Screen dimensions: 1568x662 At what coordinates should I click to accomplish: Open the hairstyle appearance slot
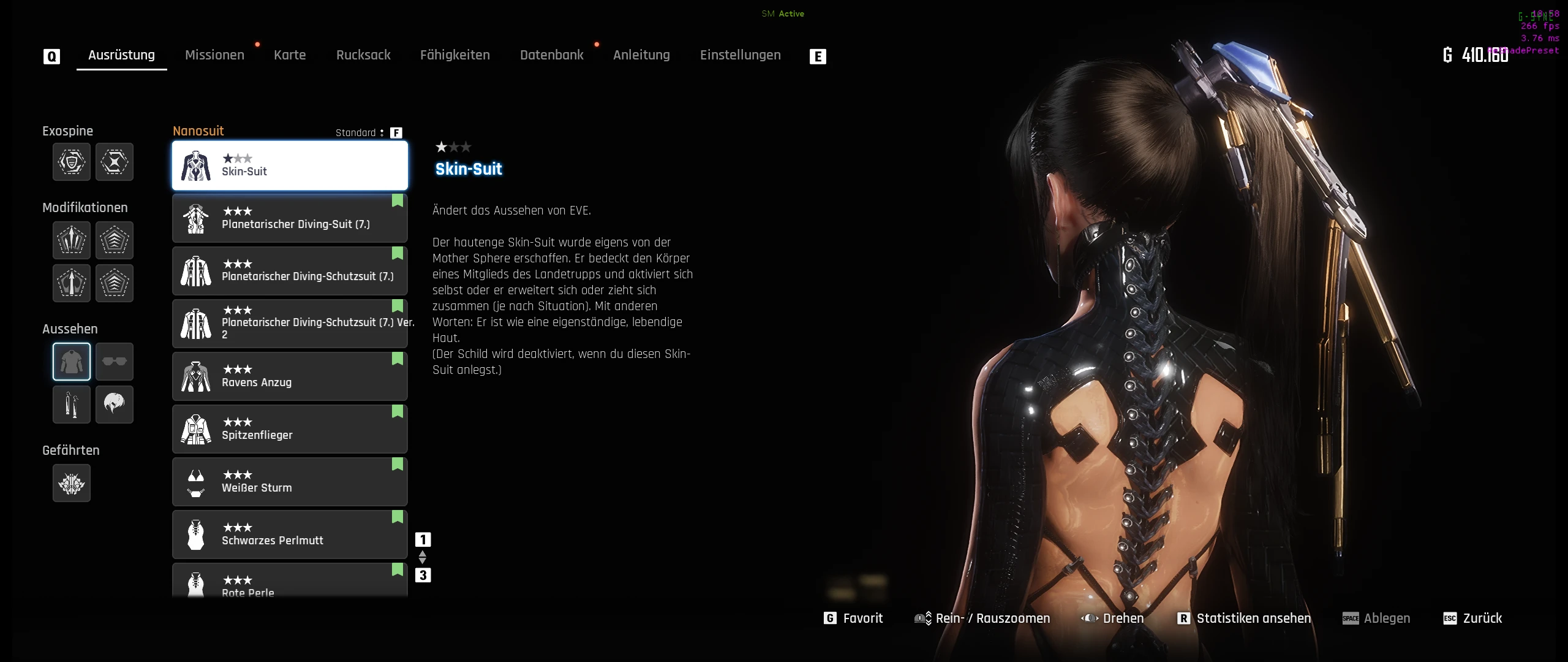click(115, 405)
